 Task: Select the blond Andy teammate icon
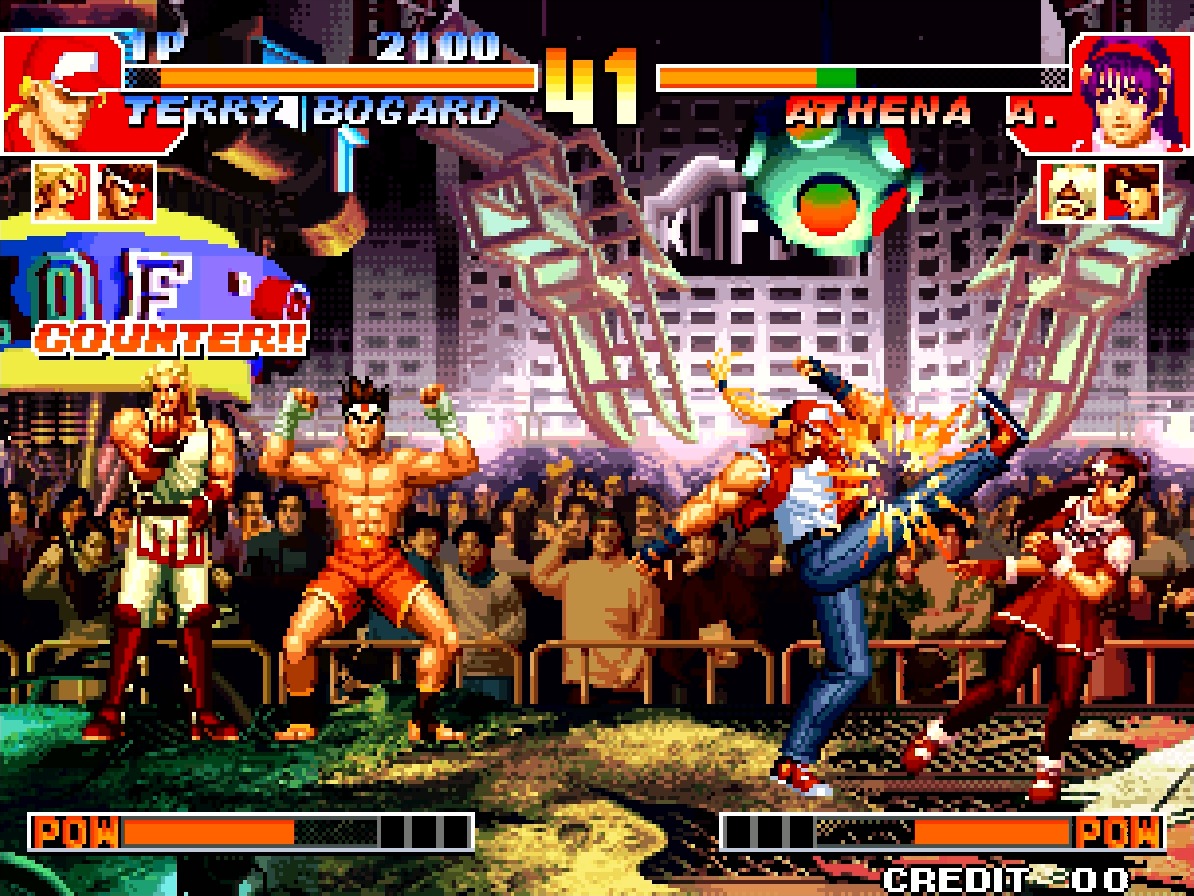click(x=62, y=191)
